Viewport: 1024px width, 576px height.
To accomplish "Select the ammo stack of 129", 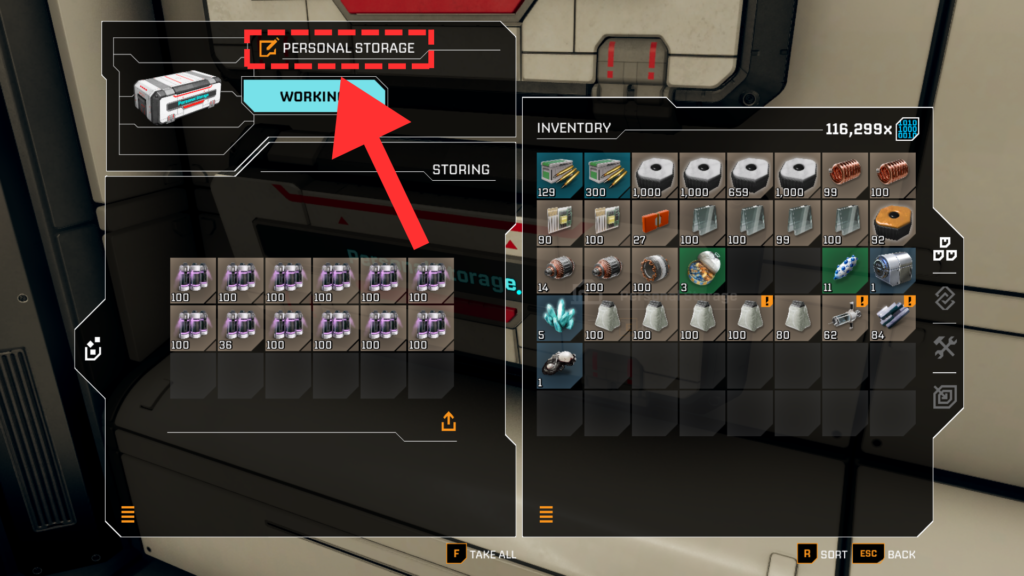I will point(560,177).
